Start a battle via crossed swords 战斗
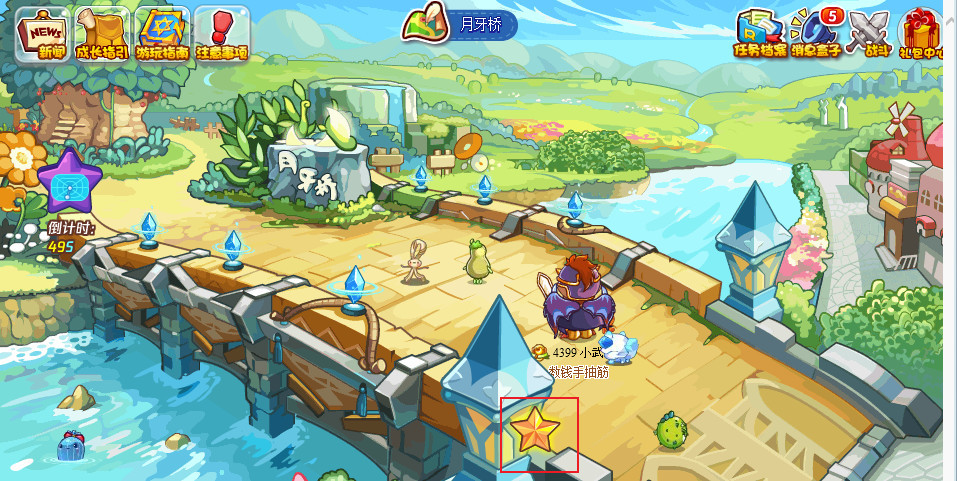 [870, 33]
